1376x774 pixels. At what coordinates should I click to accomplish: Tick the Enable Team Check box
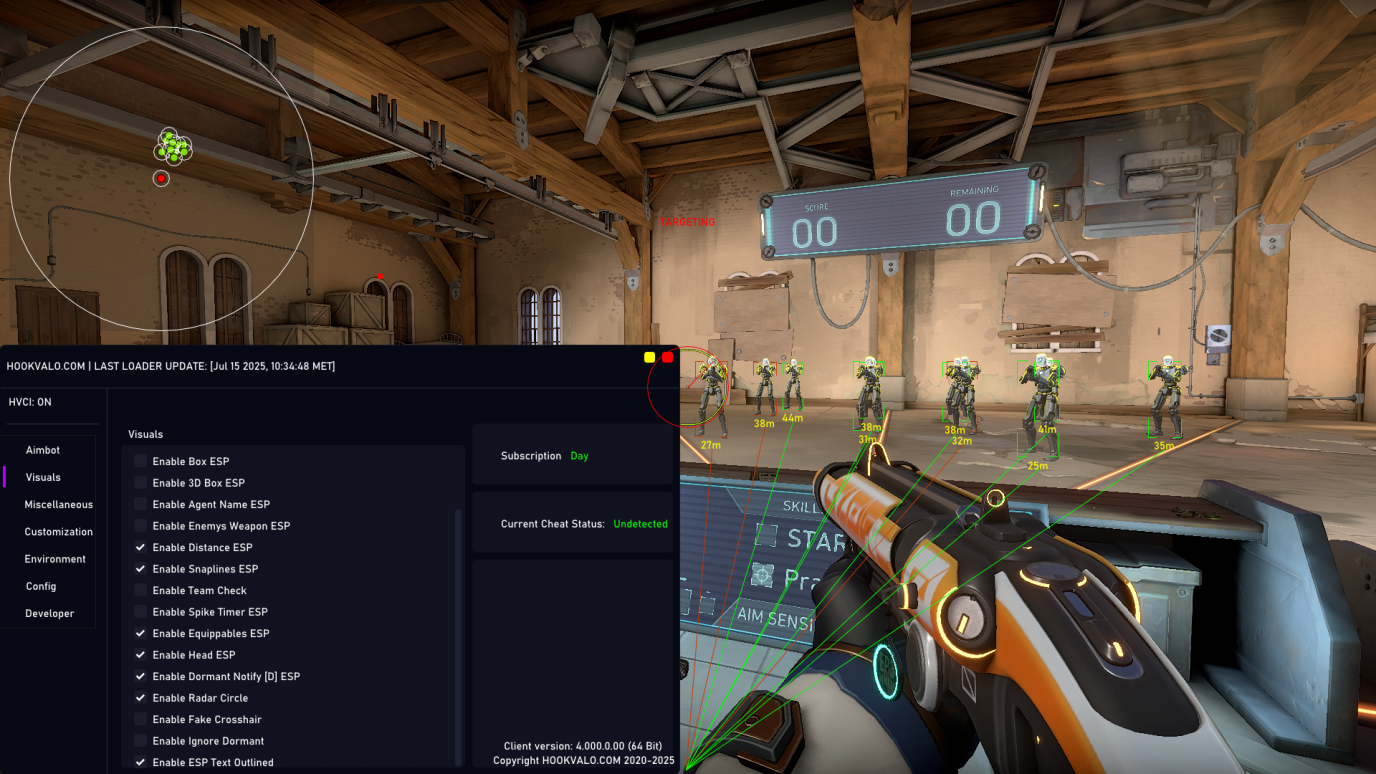141,590
